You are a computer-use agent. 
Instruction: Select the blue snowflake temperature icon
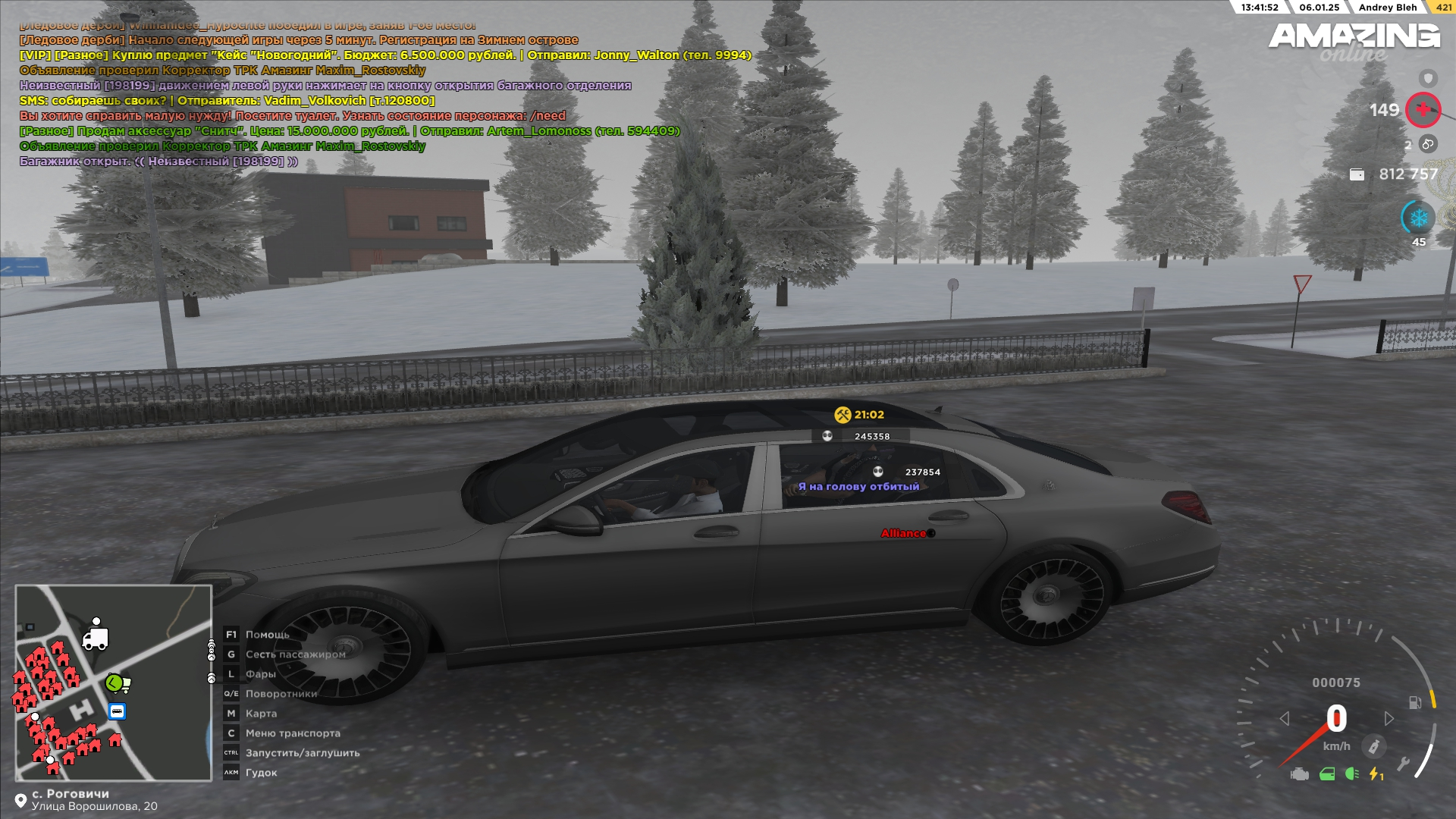[x=1418, y=218]
